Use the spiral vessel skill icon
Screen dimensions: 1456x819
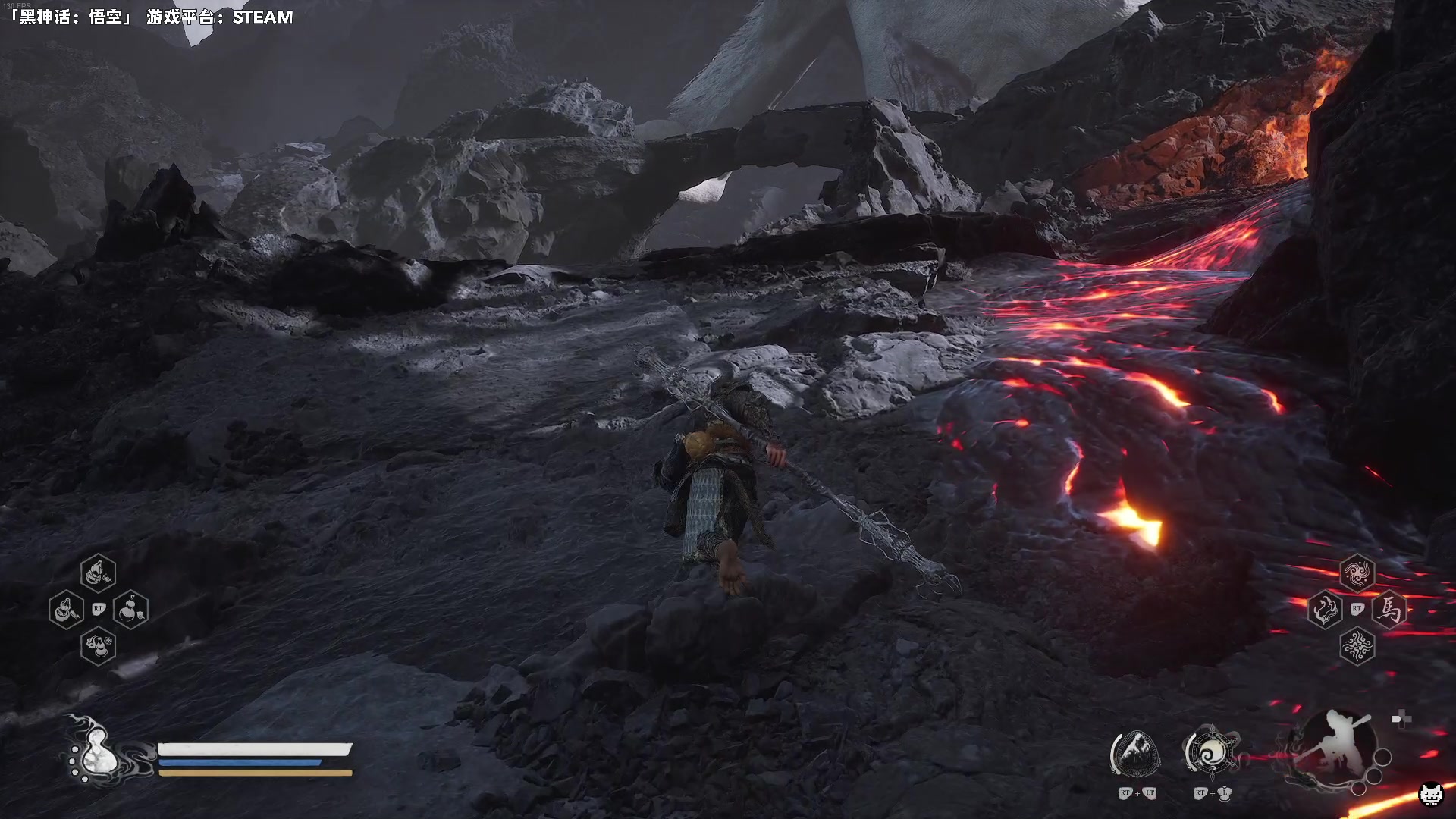click(1210, 753)
